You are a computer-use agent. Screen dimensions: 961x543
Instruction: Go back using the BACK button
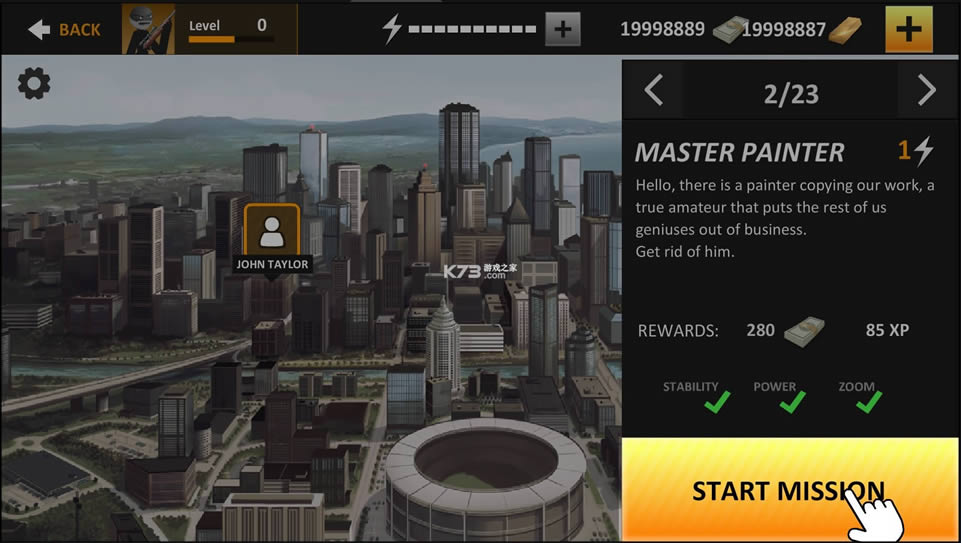[x=64, y=29]
